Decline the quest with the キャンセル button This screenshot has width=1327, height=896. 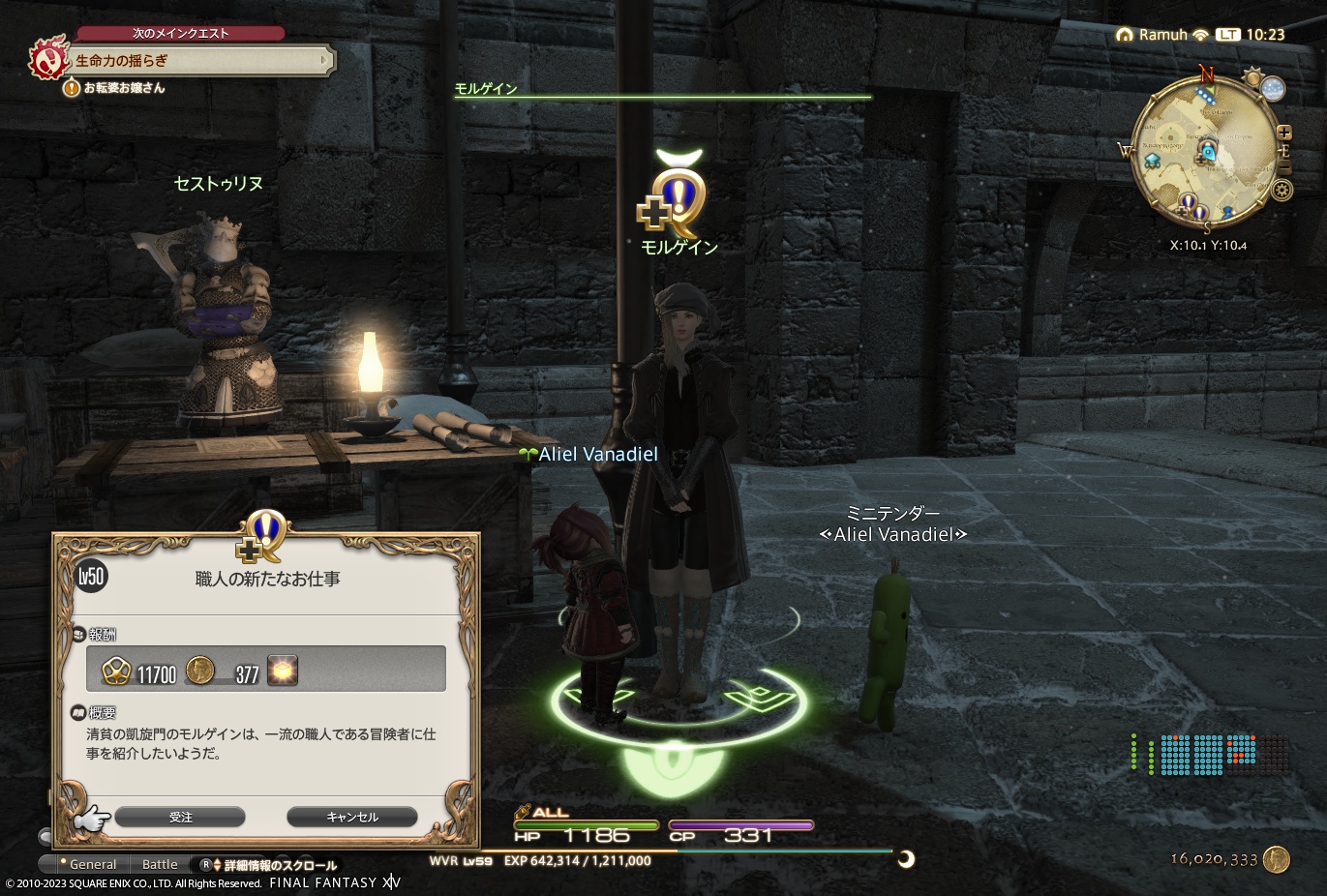[350, 817]
